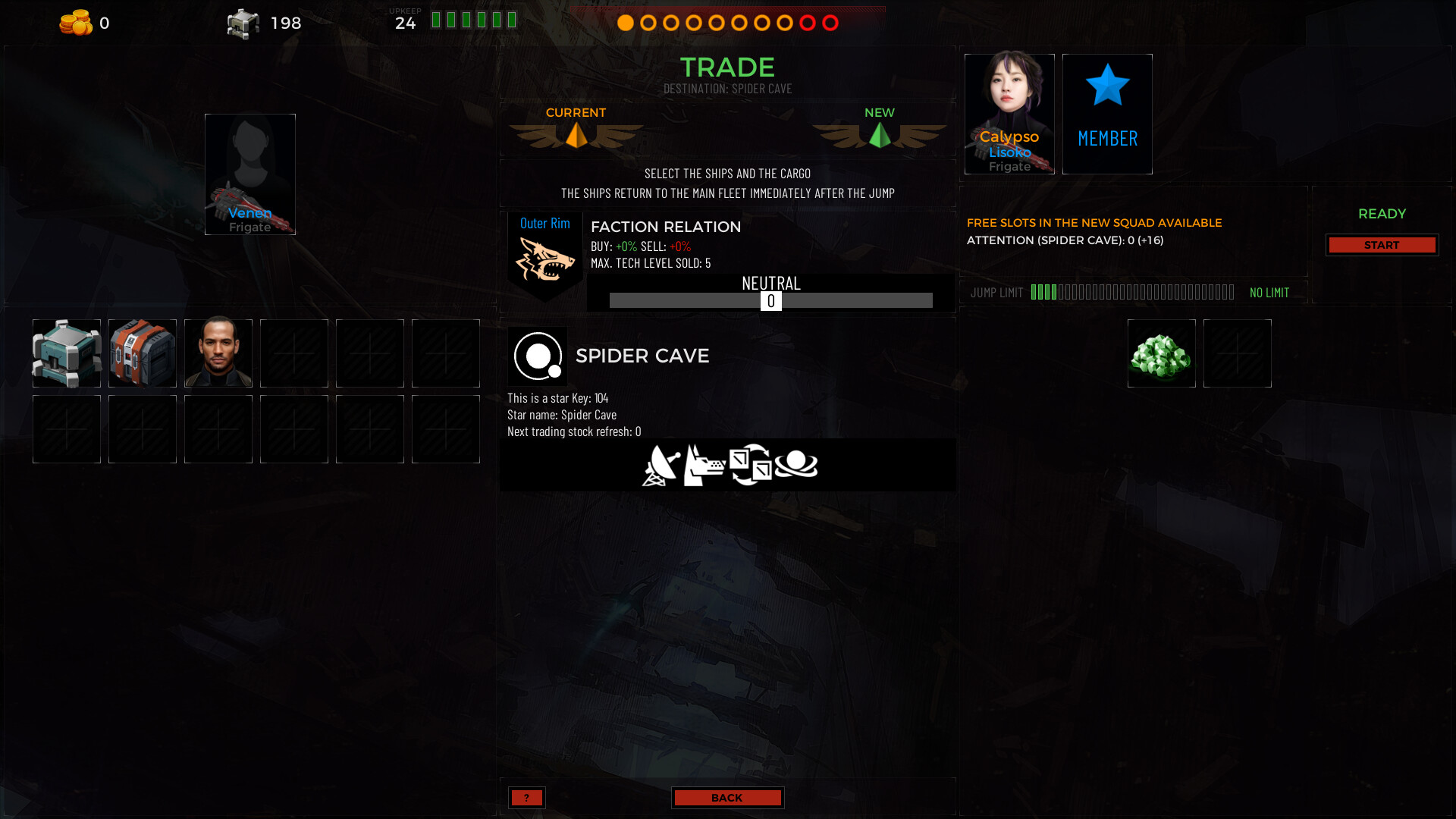1456x819 pixels.
Task: Click the blue Member star badge
Action: point(1107,114)
